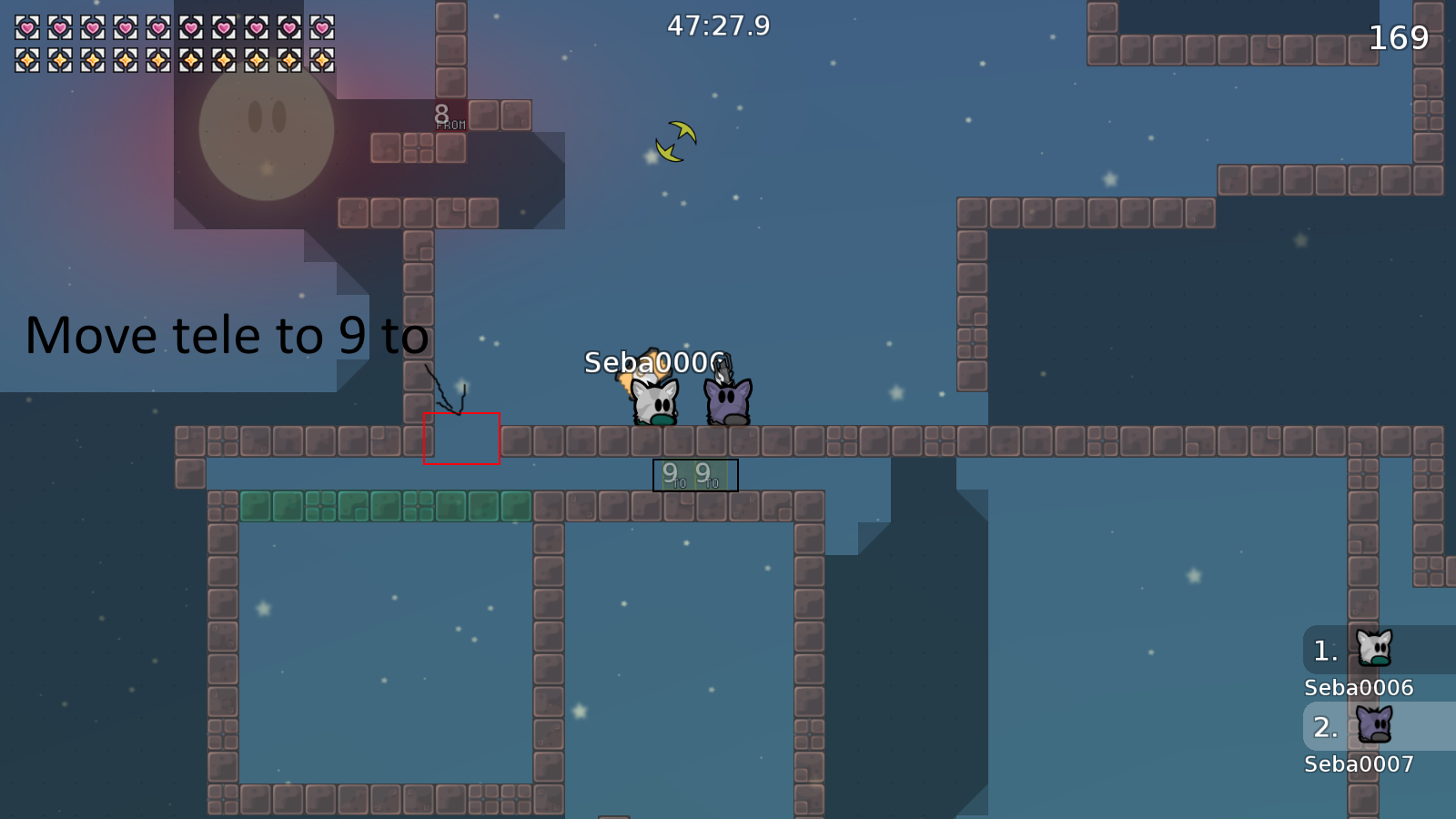1456x819 pixels.
Task: Click Seba0006's avatar in the scoreboard
Action: (1374, 648)
